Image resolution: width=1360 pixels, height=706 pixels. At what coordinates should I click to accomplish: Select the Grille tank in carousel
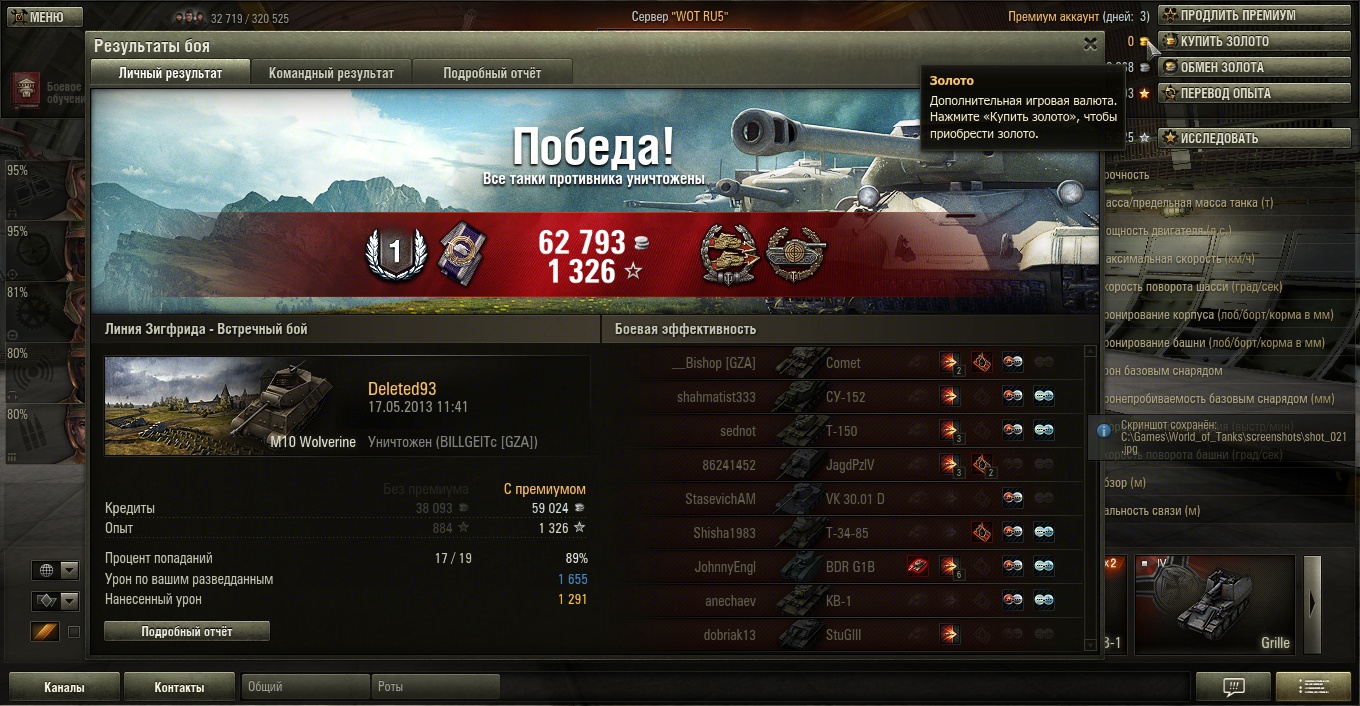pyautogui.click(x=1215, y=603)
